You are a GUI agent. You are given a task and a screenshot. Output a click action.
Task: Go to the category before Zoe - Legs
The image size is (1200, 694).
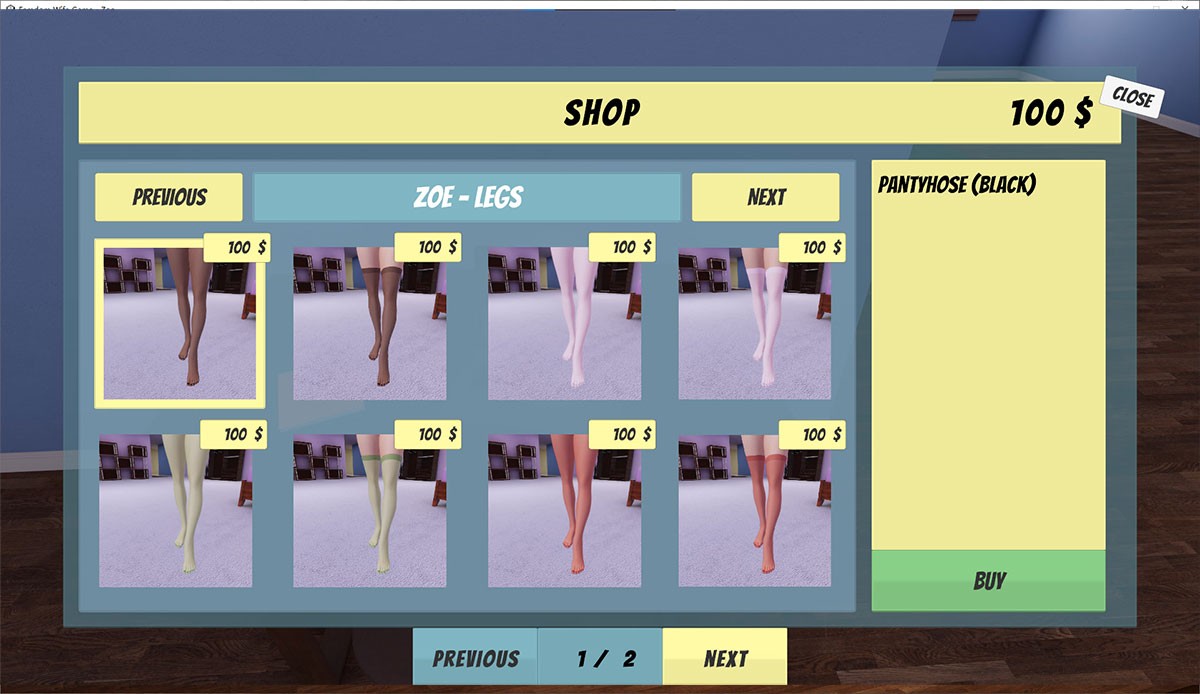tap(169, 197)
